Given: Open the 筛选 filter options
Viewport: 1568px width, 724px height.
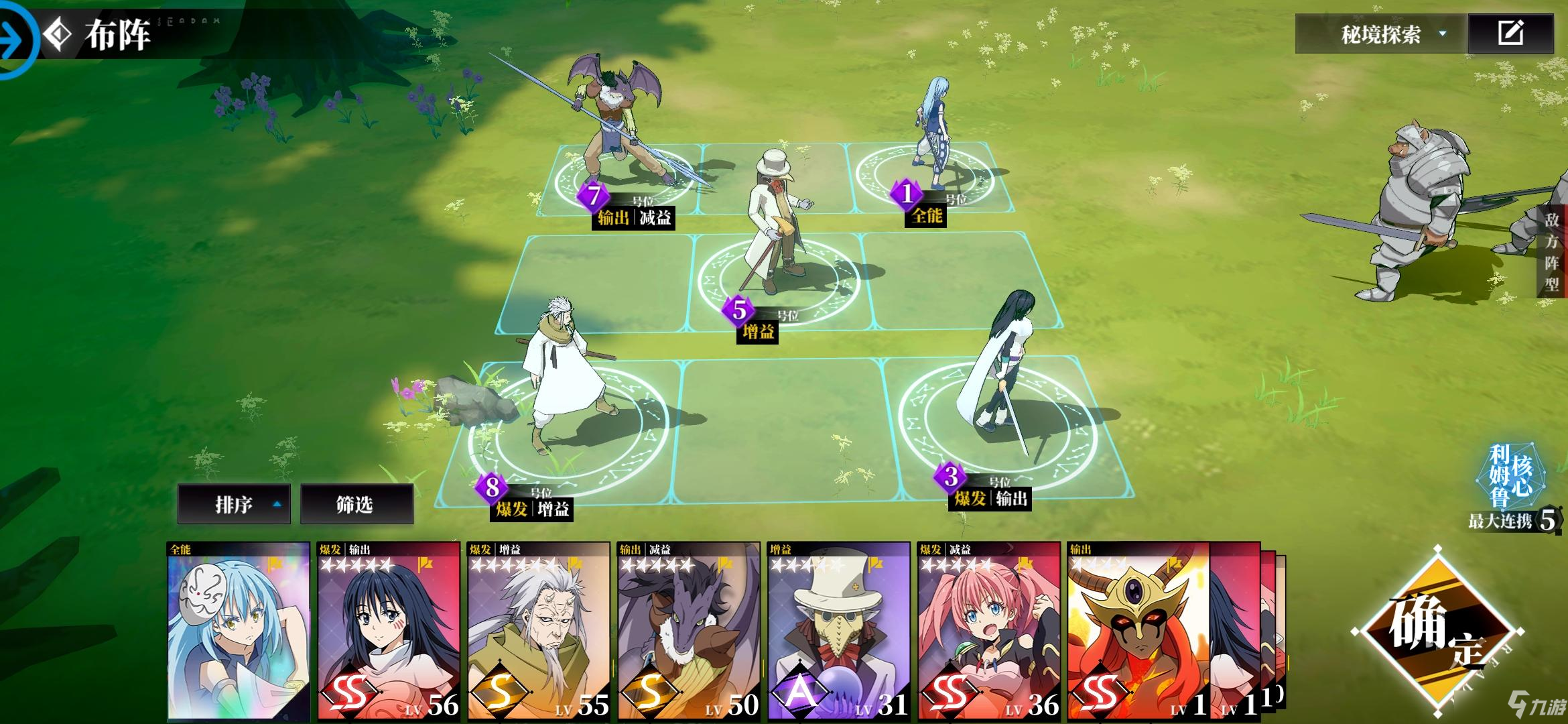Looking at the screenshot, I should pyautogui.click(x=356, y=504).
